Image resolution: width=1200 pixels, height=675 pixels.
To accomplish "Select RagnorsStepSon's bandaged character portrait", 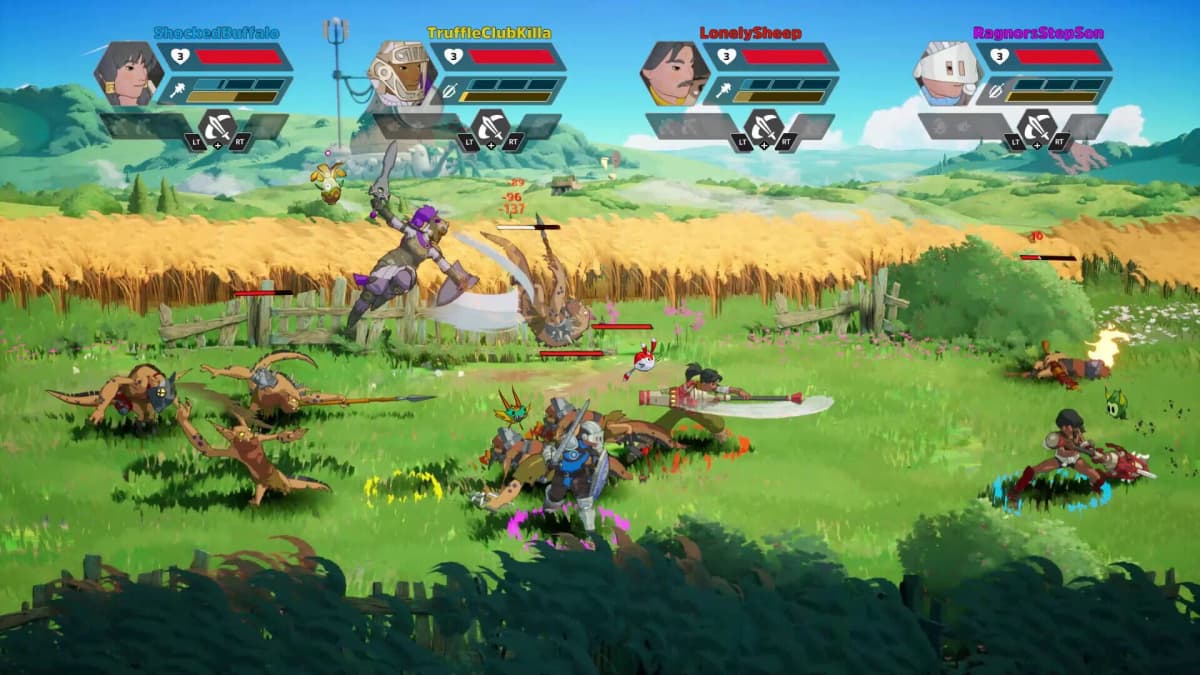I will (x=948, y=74).
